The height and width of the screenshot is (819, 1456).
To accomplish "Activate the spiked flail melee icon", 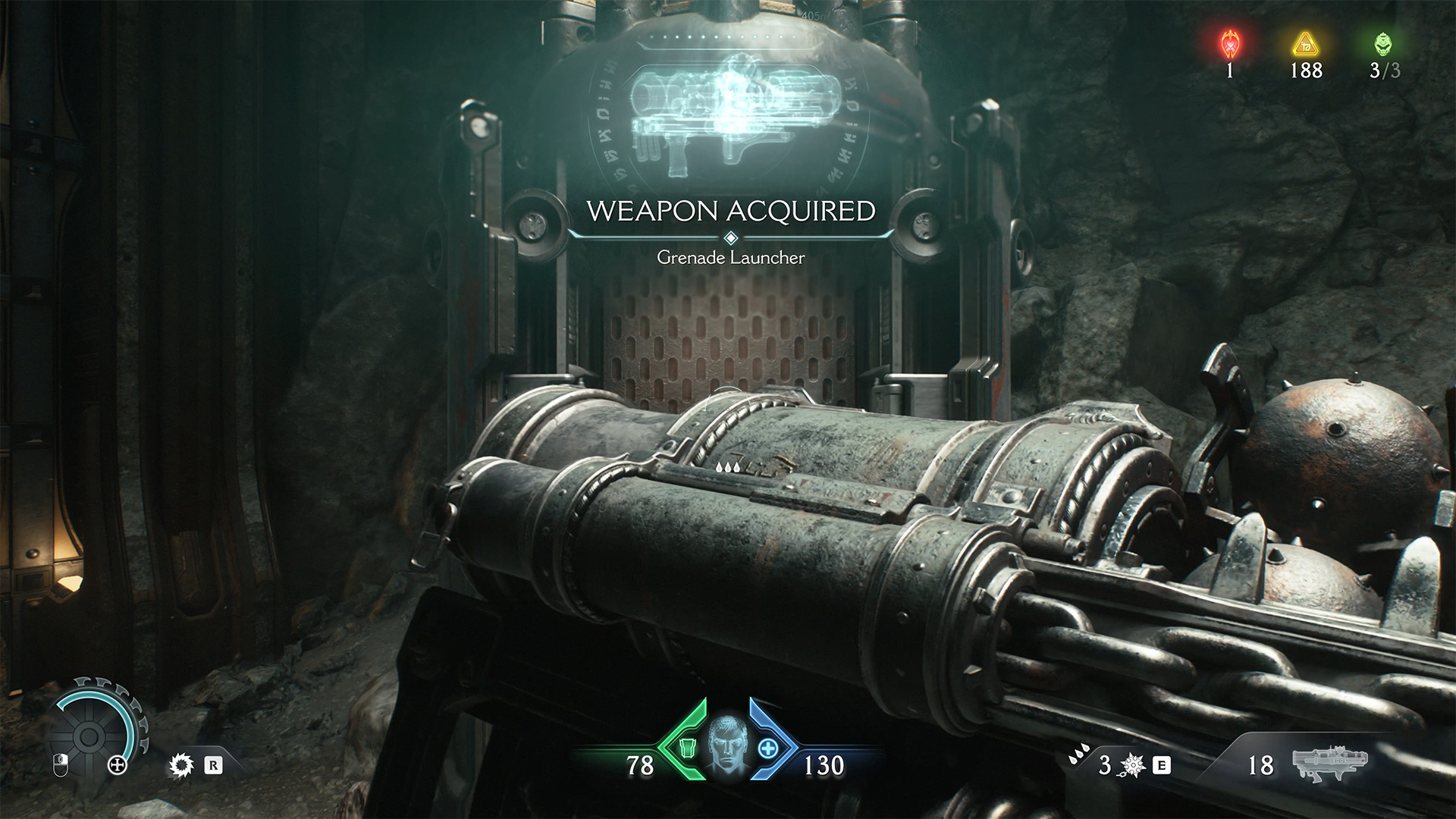I will pos(1132,765).
